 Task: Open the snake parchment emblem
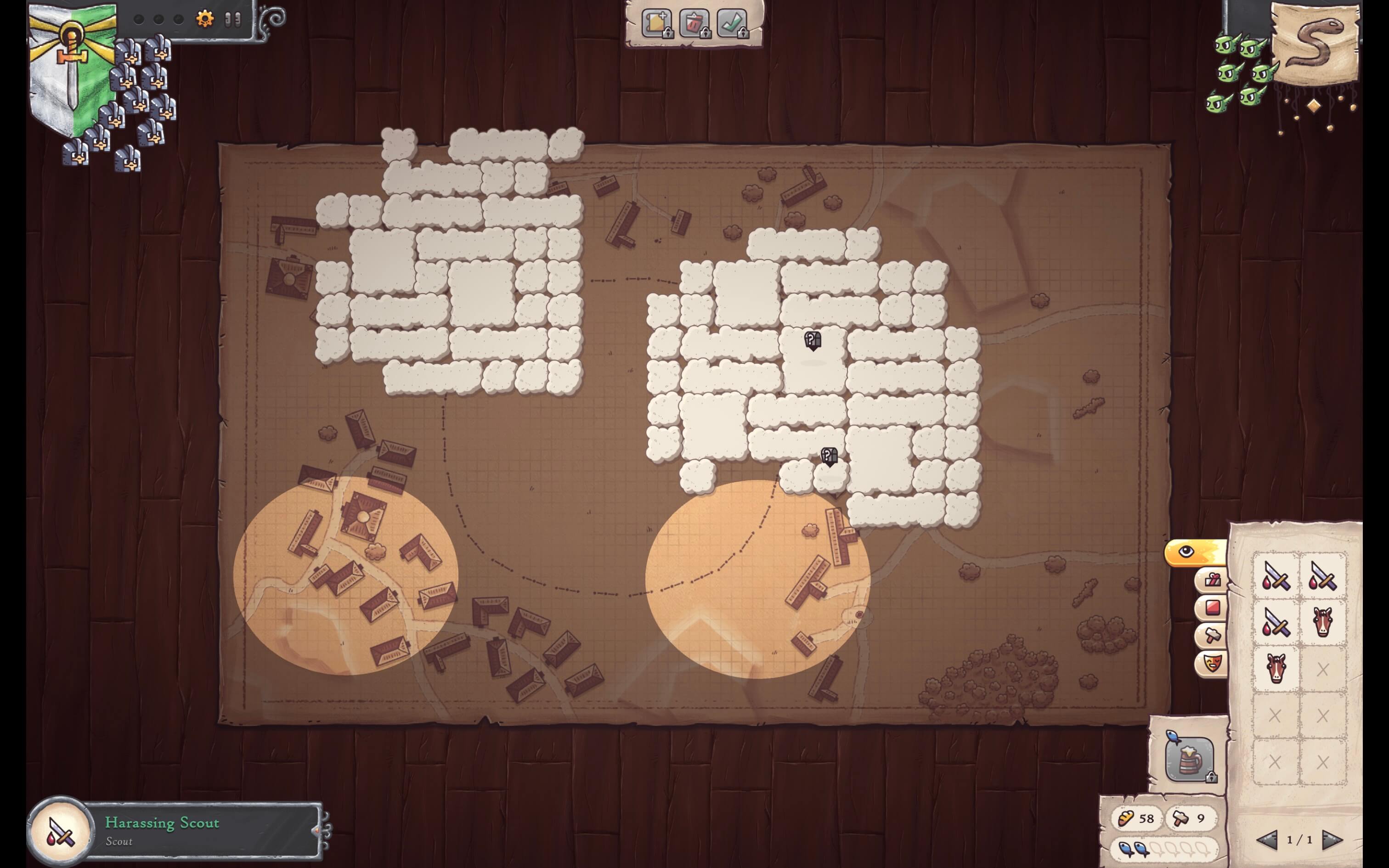(x=1316, y=45)
